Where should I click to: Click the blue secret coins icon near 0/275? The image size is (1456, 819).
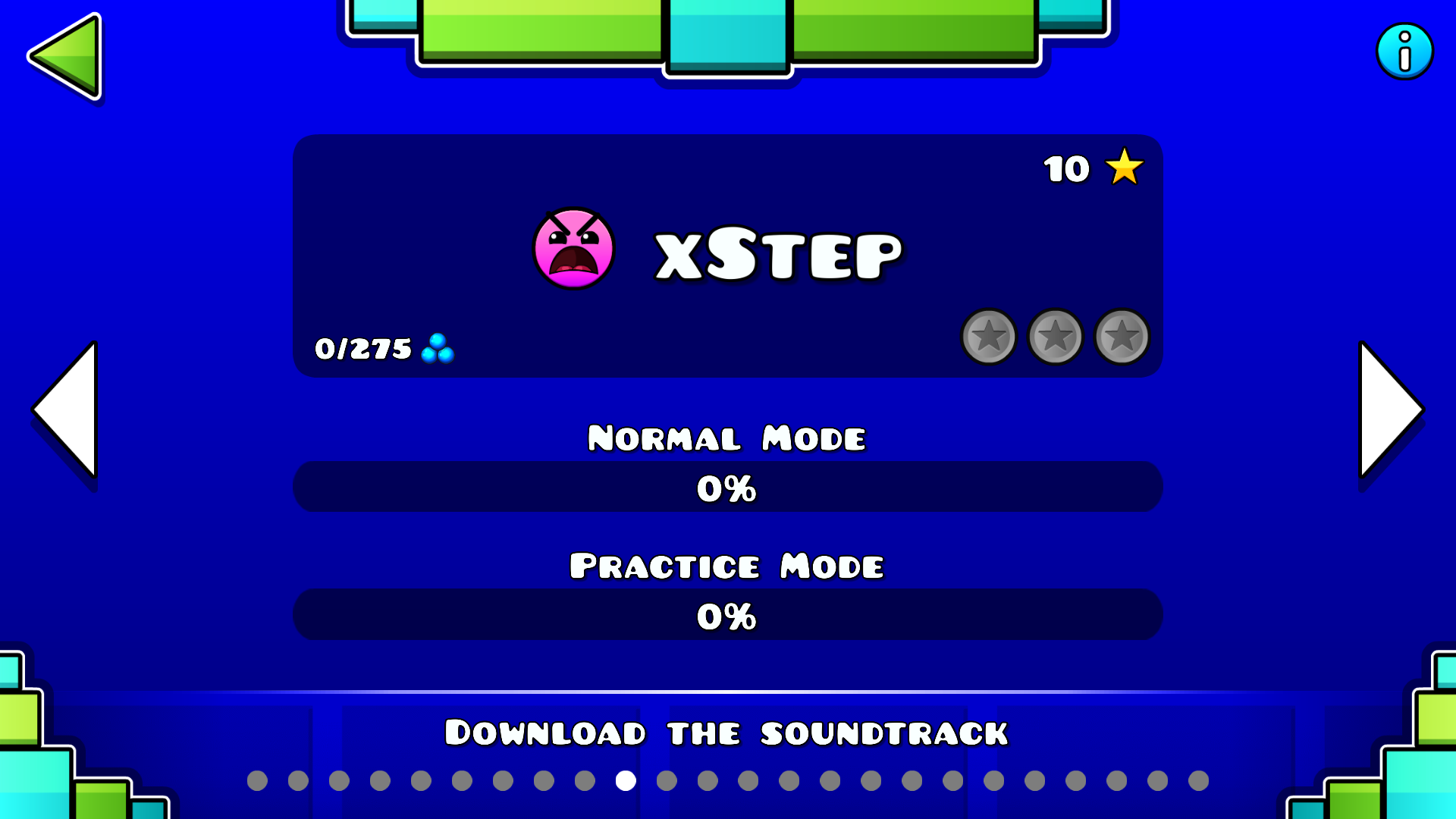click(438, 349)
